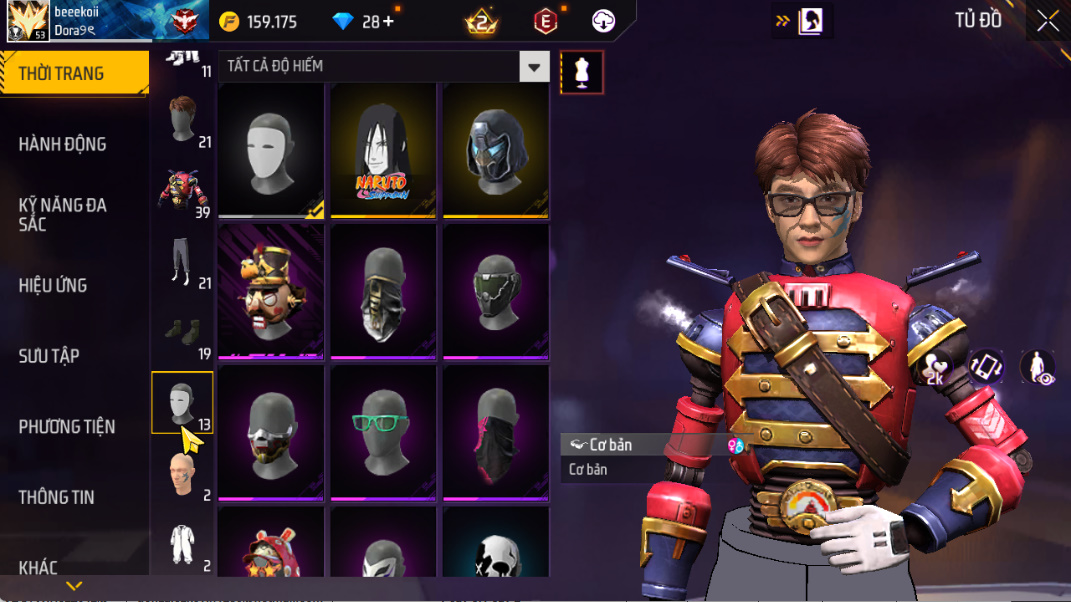
Task: Select the plain white mask item
Action: click(x=271, y=150)
